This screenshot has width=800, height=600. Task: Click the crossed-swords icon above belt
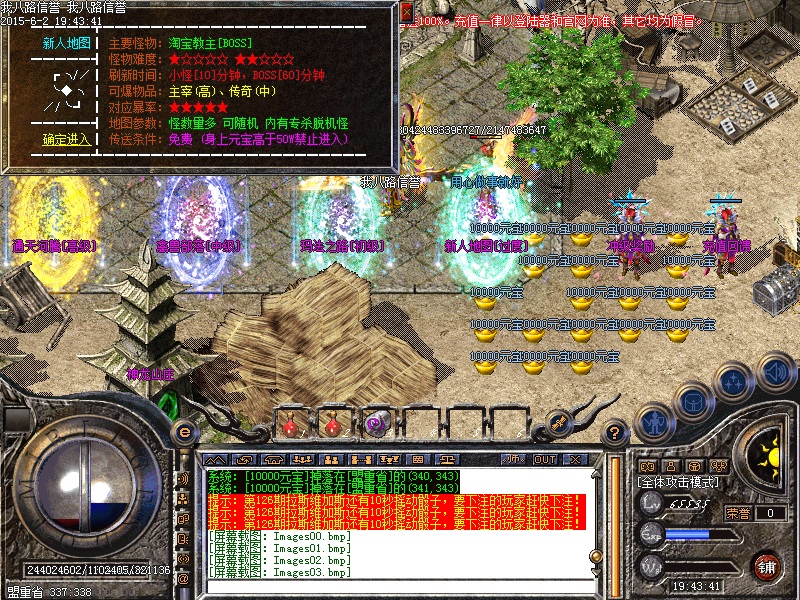[556, 422]
